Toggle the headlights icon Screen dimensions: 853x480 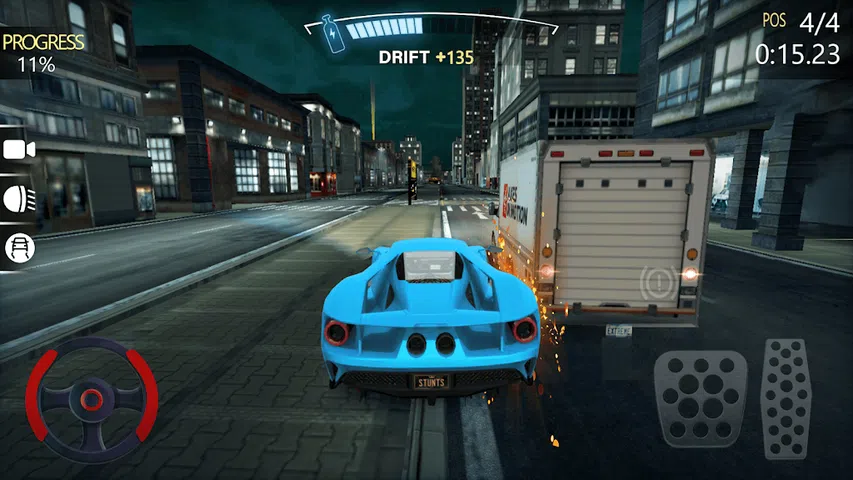tap(17, 196)
